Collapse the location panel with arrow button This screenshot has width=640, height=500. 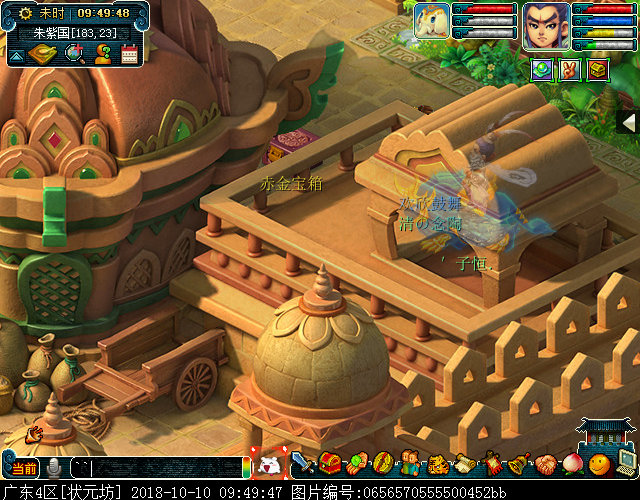click(x=15, y=55)
